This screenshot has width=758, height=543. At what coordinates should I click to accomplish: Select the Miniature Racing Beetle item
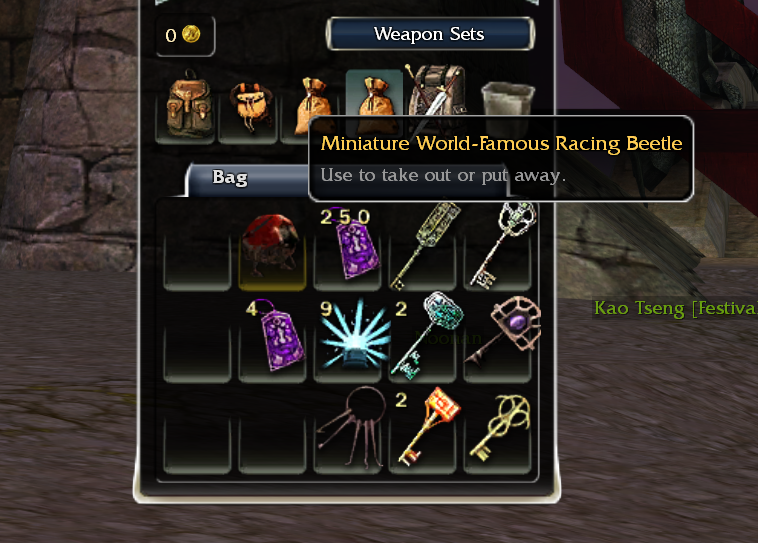[266, 243]
